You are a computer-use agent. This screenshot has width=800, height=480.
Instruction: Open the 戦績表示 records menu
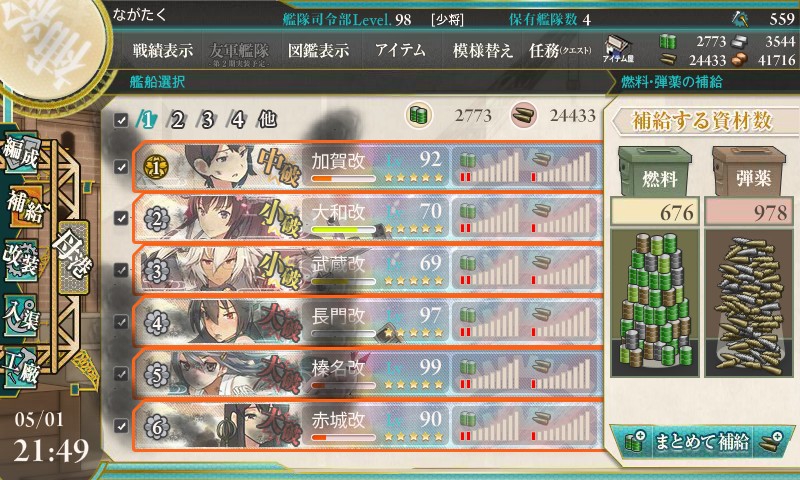[x=162, y=50]
